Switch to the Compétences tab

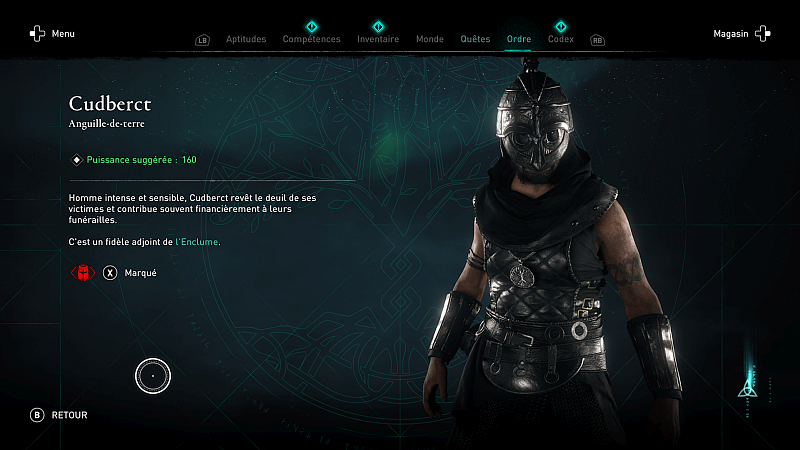pyautogui.click(x=311, y=39)
